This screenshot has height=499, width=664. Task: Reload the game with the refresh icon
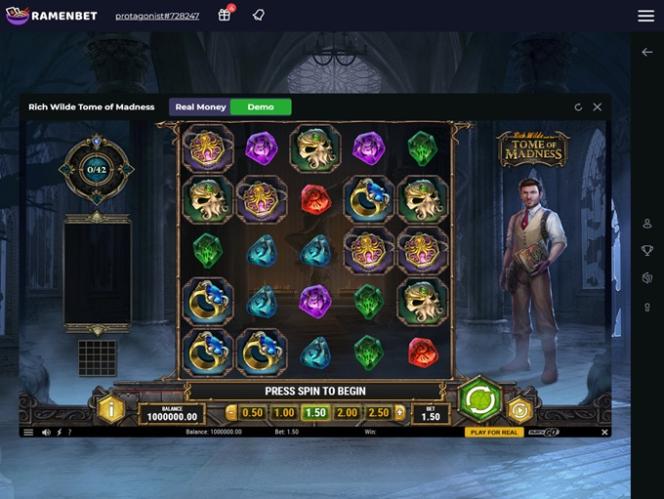point(578,107)
